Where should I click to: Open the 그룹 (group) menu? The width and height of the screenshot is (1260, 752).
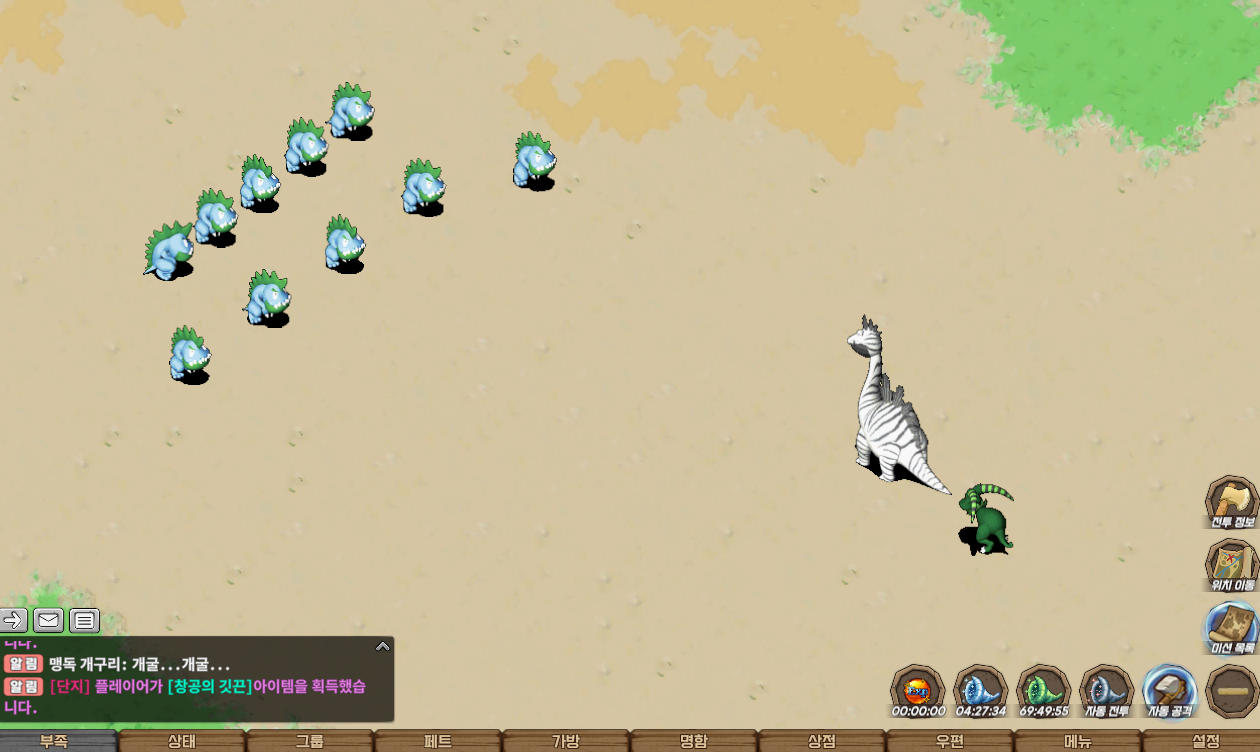pyautogui.click(x=309, y=741)
